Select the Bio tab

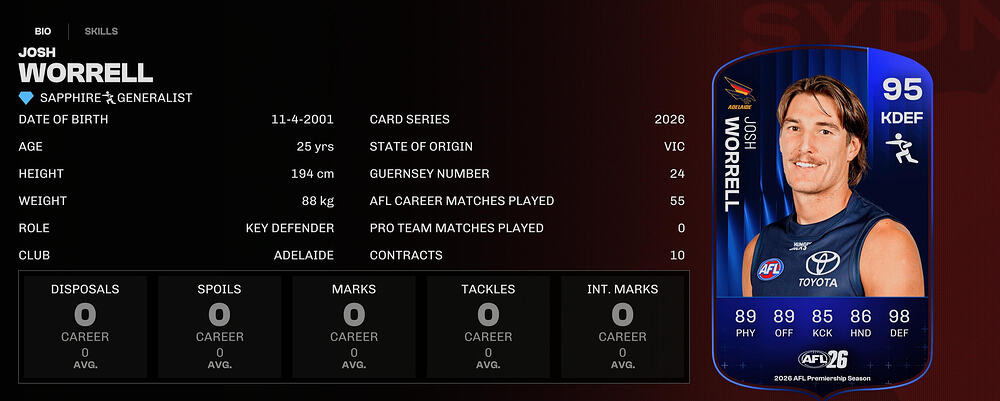click(x=43, y=31)
